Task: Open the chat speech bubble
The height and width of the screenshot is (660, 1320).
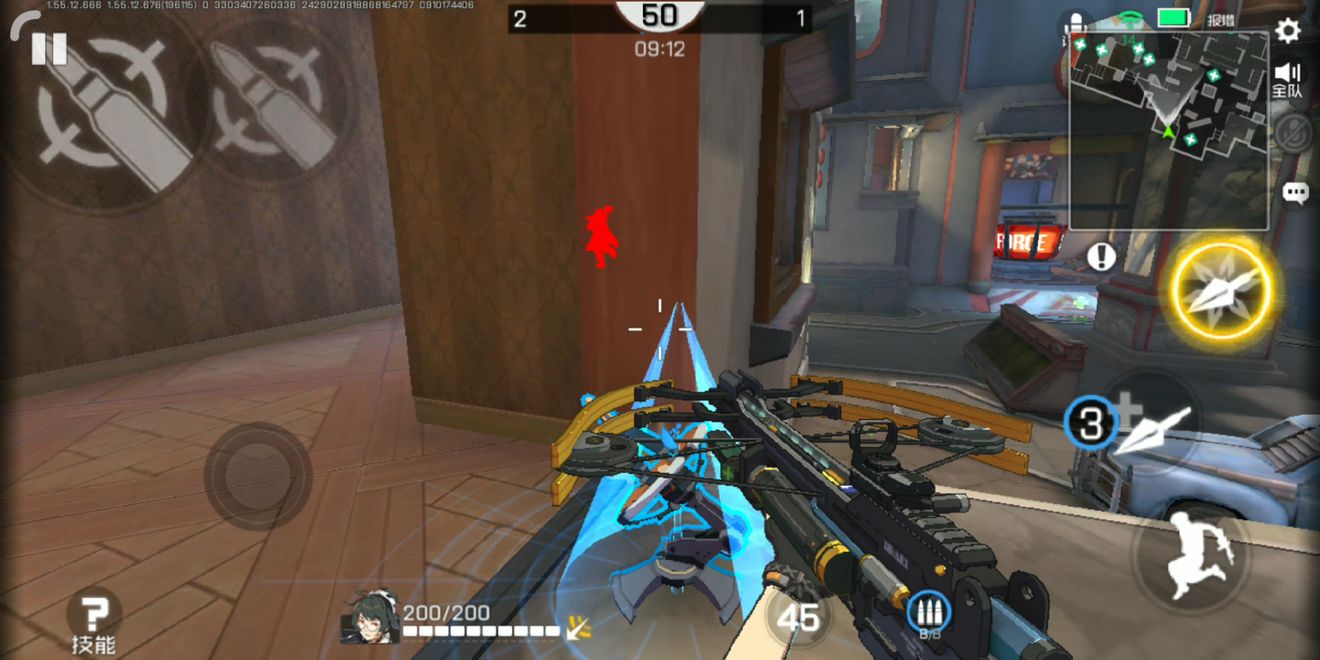Action: (x=1295, y=193)
